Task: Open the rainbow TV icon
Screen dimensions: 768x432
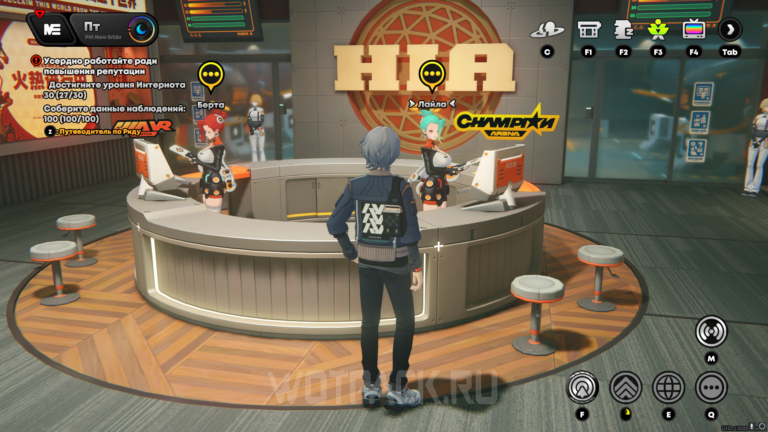Action: coord(694,29)
